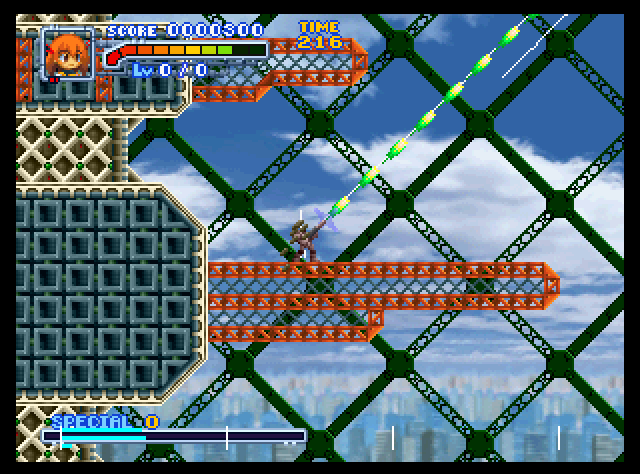Click the orange-haired character portrait
Screen dimensions: 640x474
click(x=67, y=54)
